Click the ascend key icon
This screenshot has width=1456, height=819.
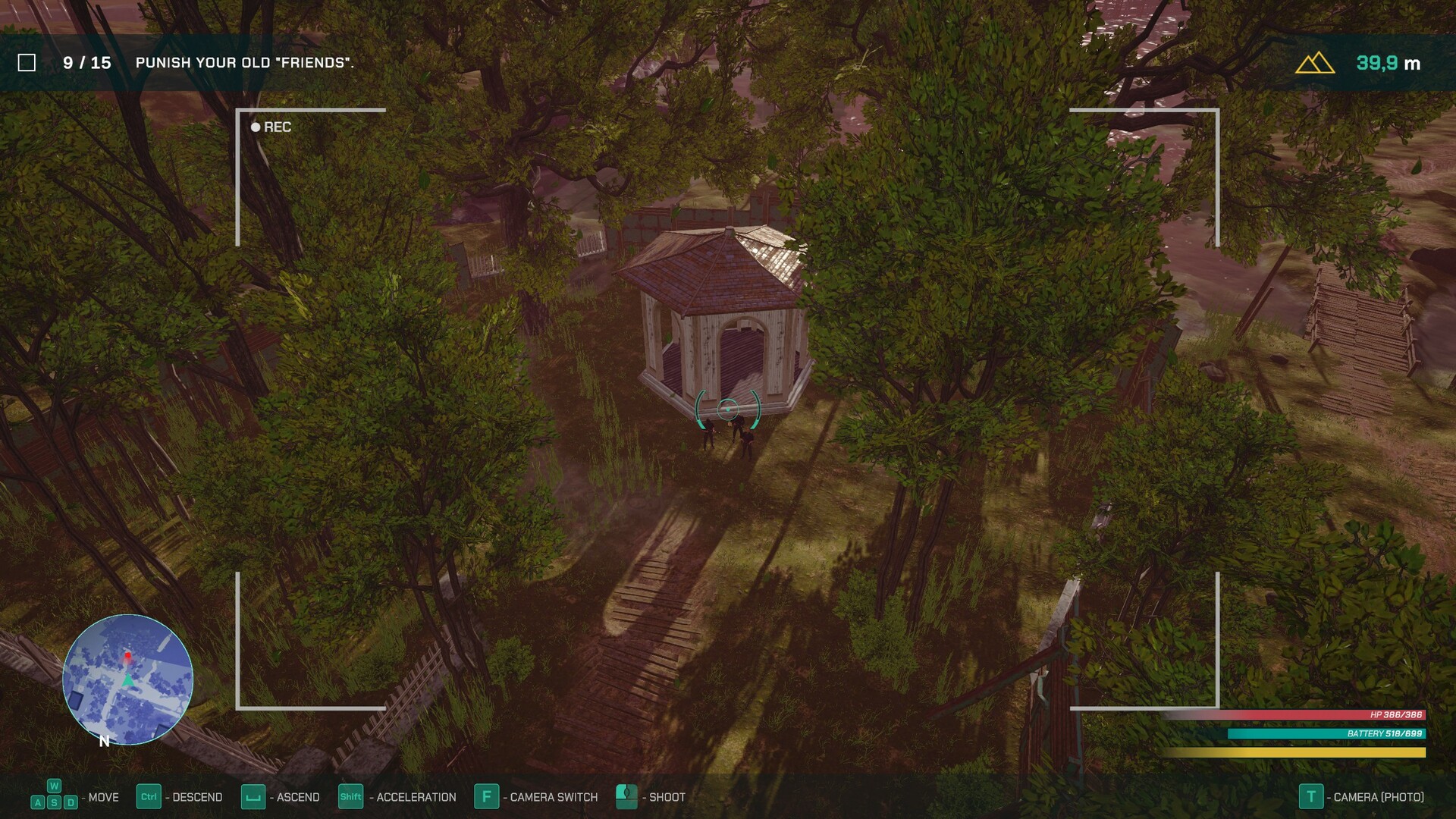click(253, 797)
